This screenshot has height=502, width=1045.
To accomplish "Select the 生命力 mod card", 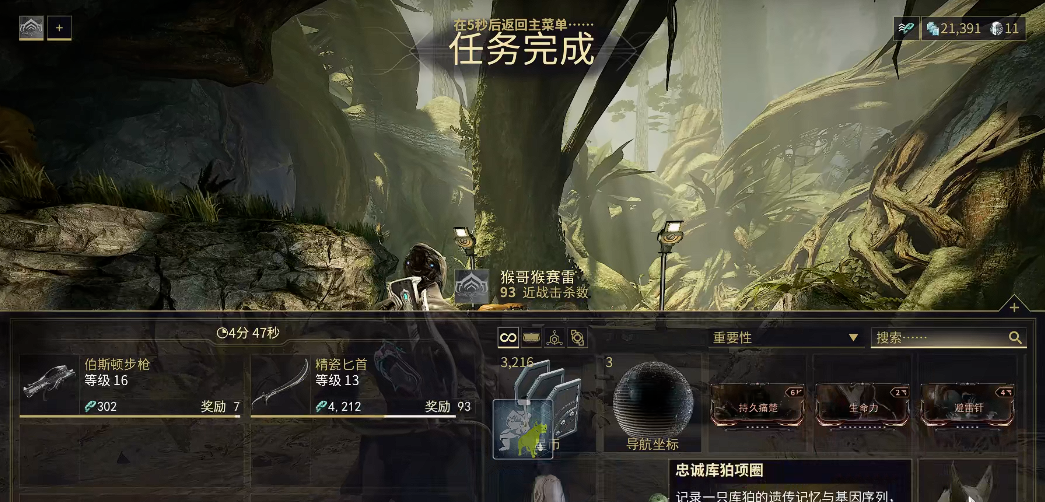I will (x=862, y=406).
